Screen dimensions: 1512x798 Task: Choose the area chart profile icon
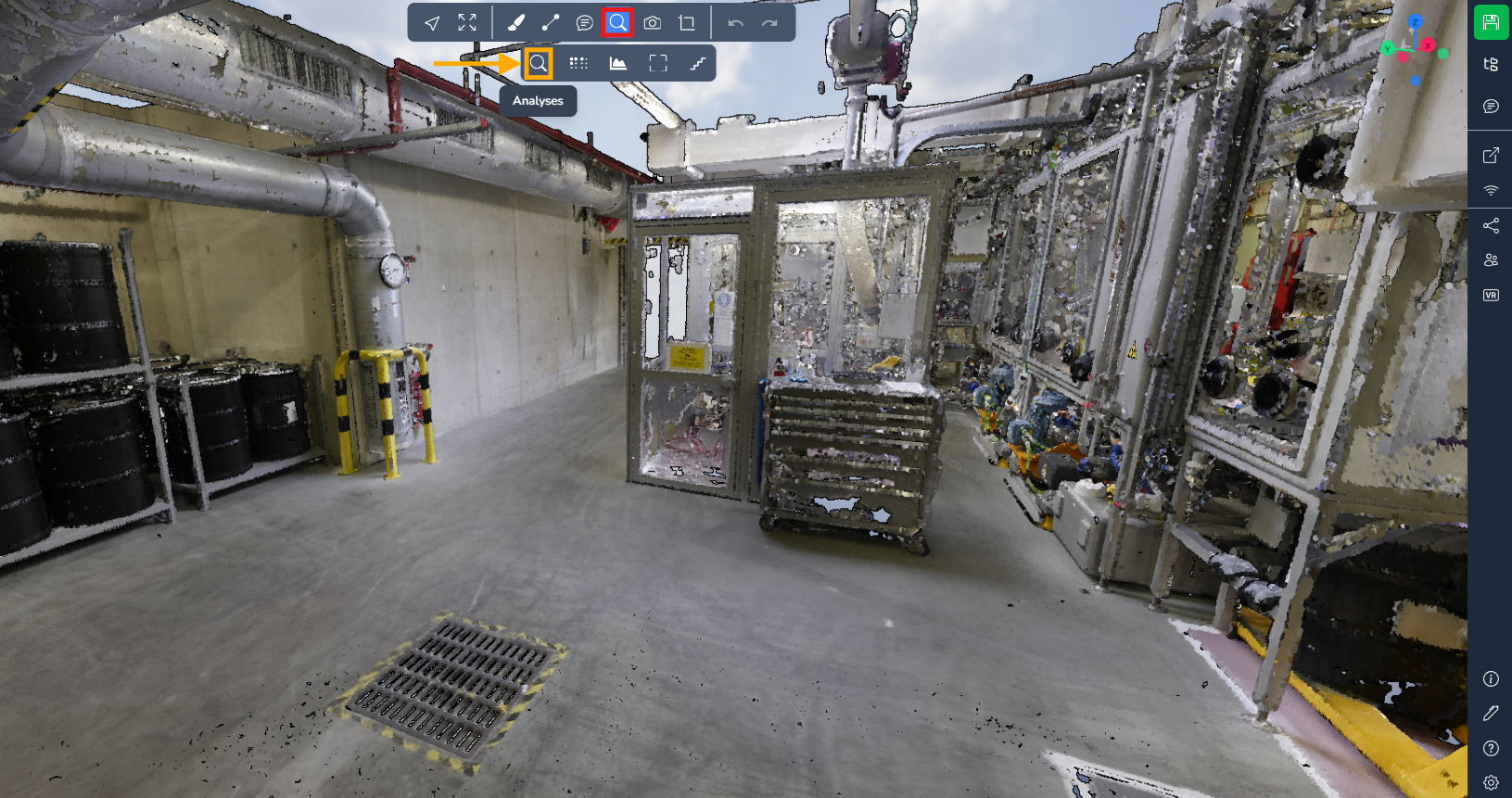click(x=618, y=64)
